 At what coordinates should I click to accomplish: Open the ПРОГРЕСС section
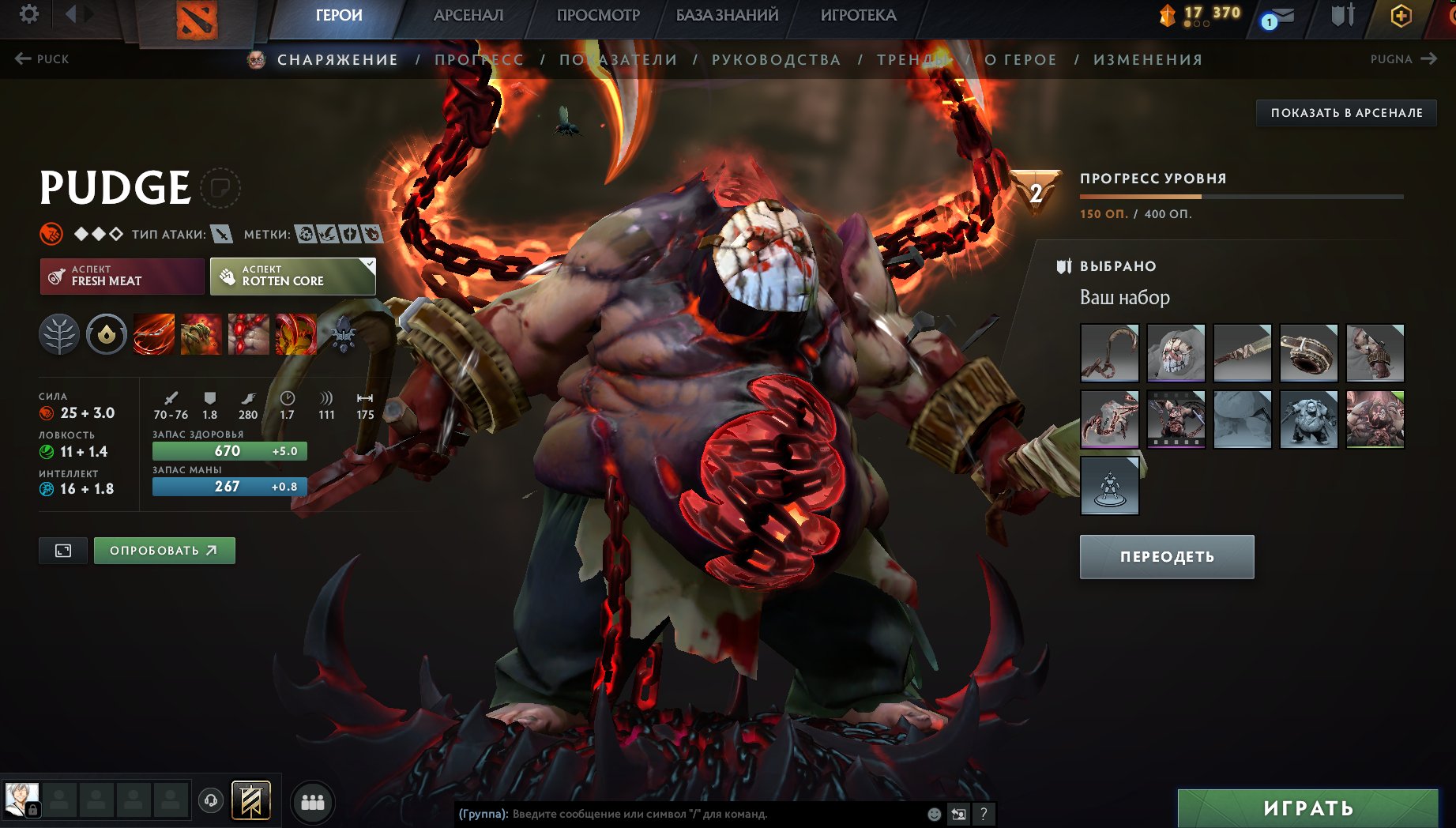point(477,59)
